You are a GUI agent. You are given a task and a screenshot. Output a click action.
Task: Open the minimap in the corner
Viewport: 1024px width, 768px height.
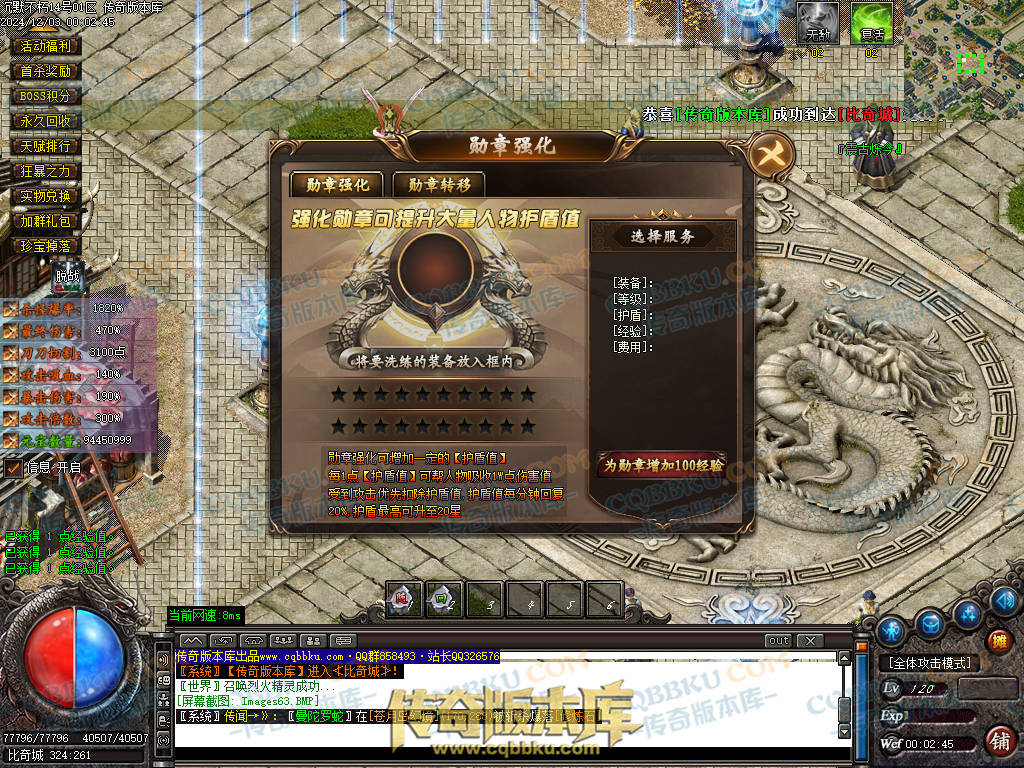[x=962, y=60]
